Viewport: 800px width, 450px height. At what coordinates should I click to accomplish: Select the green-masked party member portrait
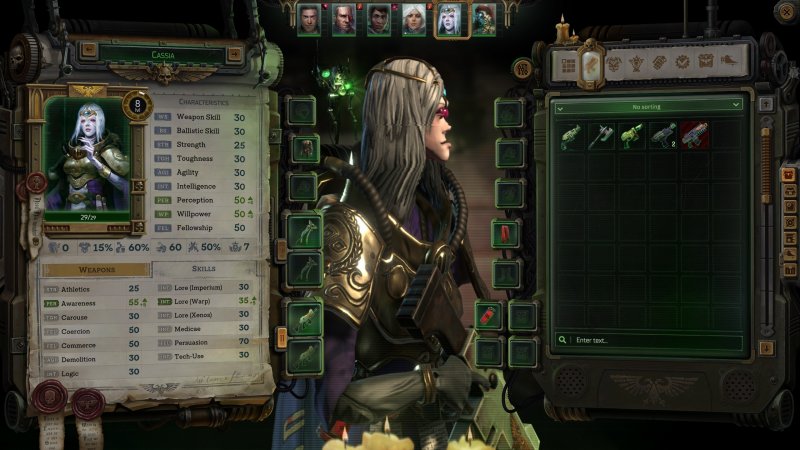[x=483, y=19]
